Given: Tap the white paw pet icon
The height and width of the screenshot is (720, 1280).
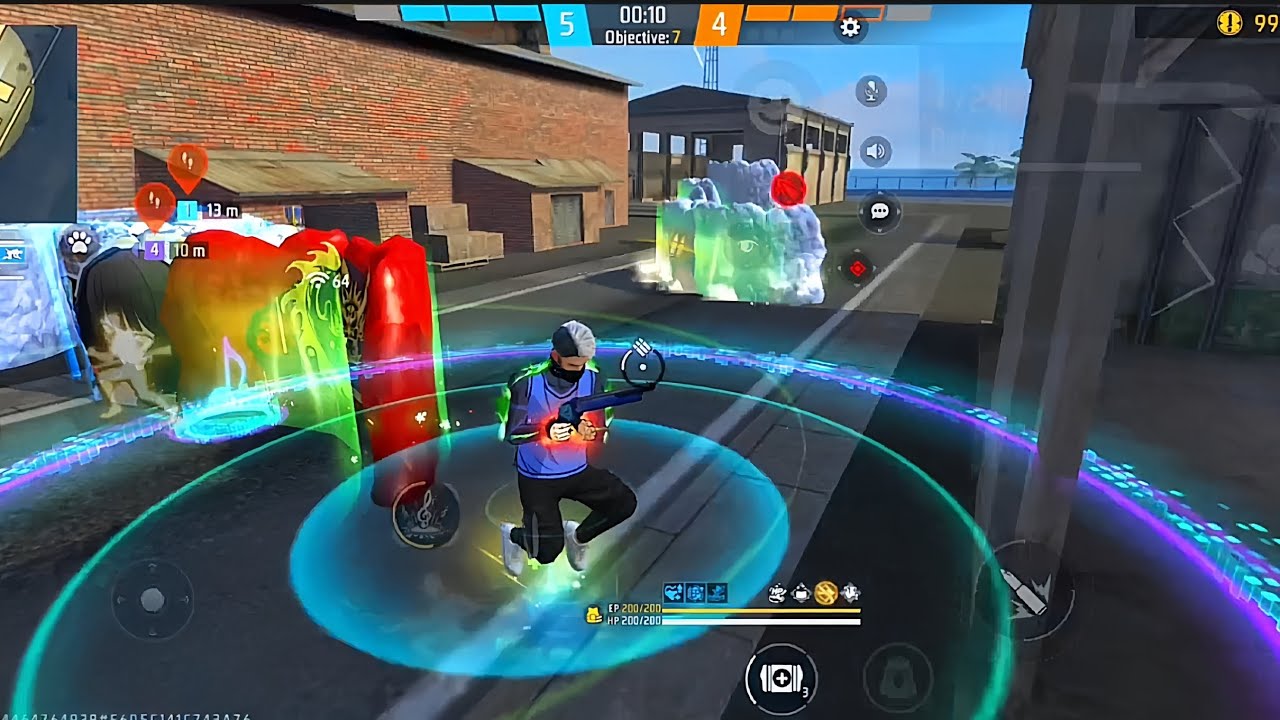Looking at the screenshot, I should tap(79, 241).
